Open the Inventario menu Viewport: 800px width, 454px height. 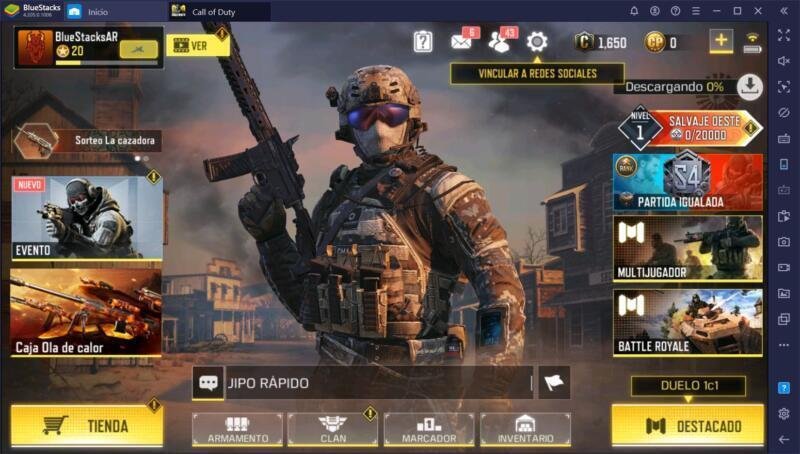[525, 429]
